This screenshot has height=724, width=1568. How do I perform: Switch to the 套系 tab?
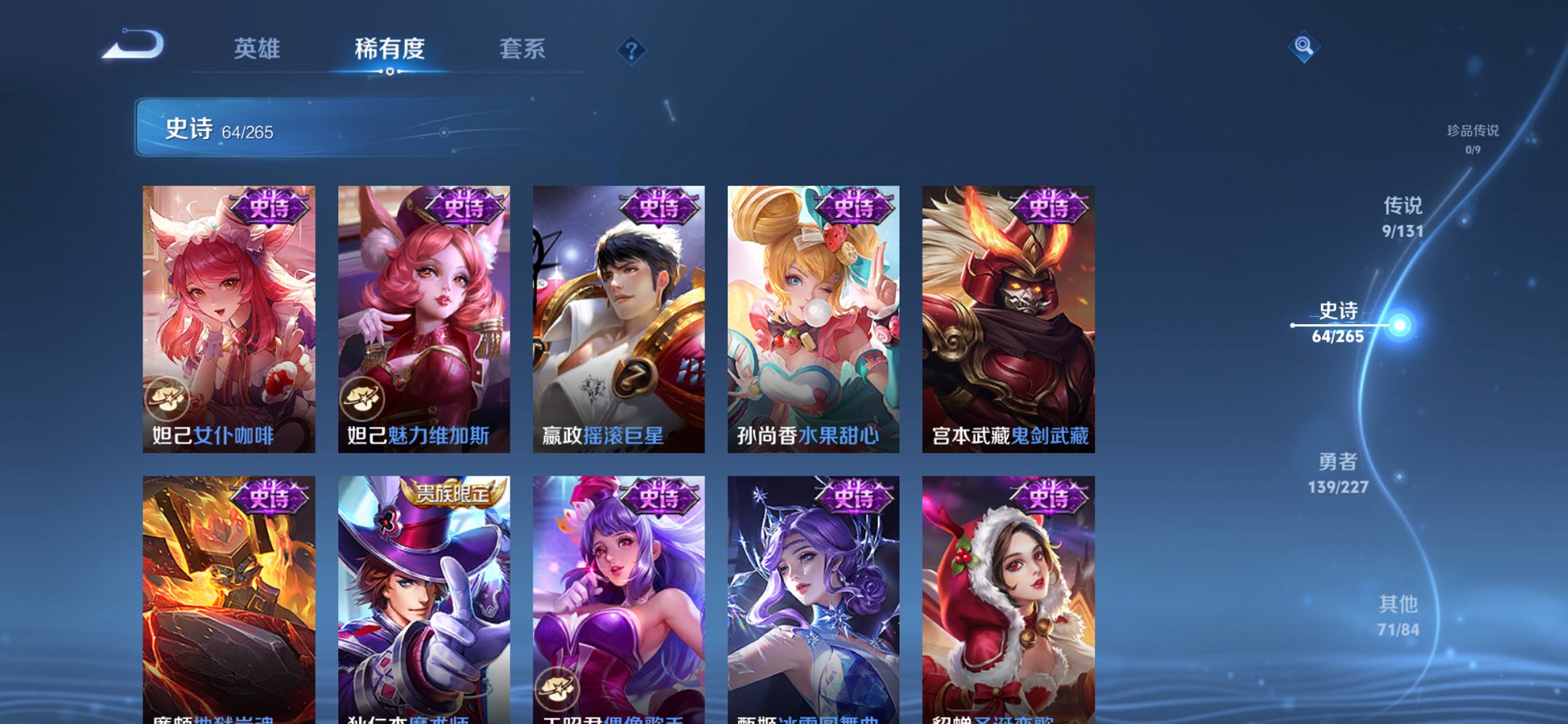525,48
